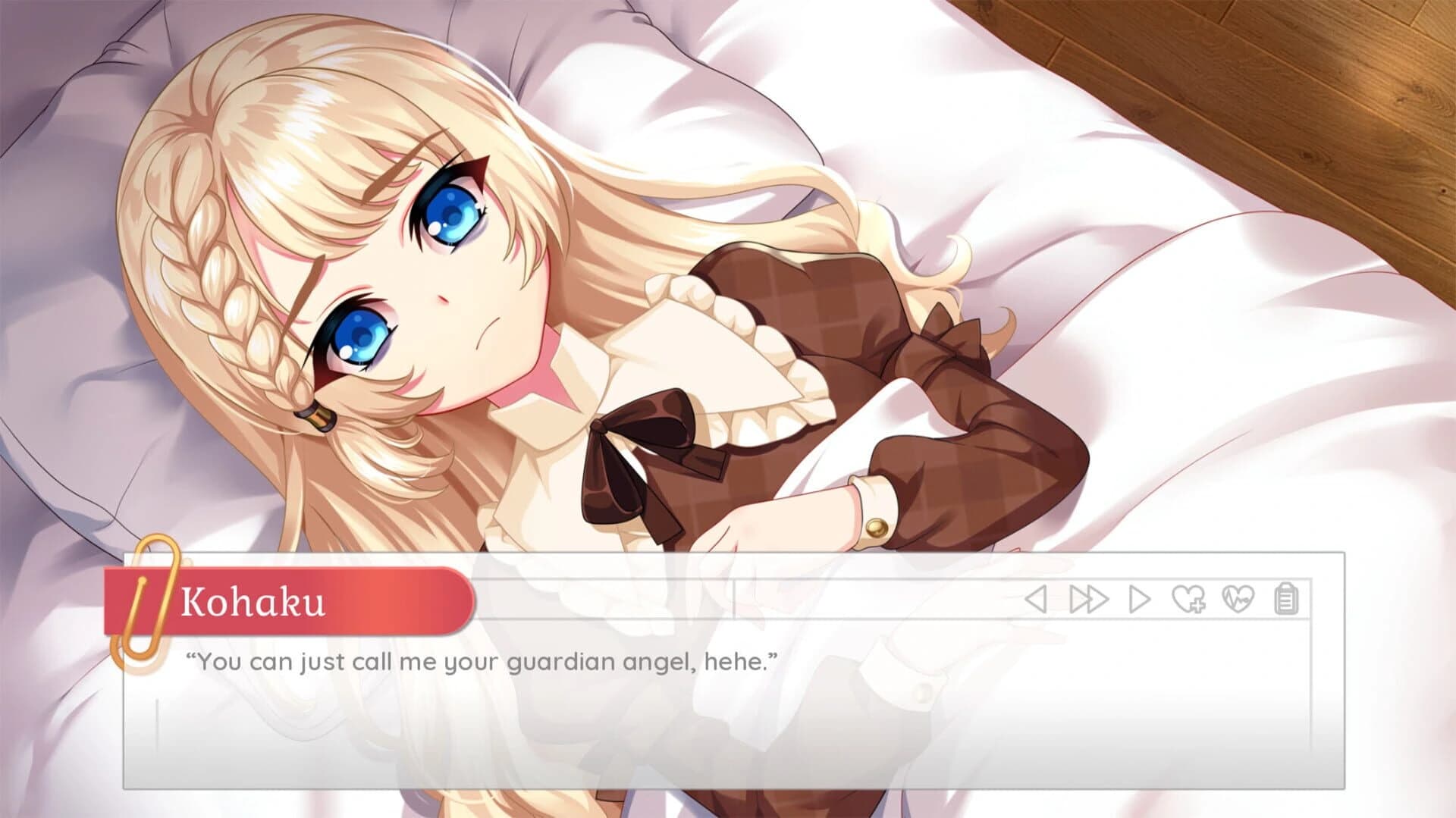The height and width of the screenshot is (818, 1456).
Task: Click the double-triangle skip icon twice area
Action: tap(1090, 597)
